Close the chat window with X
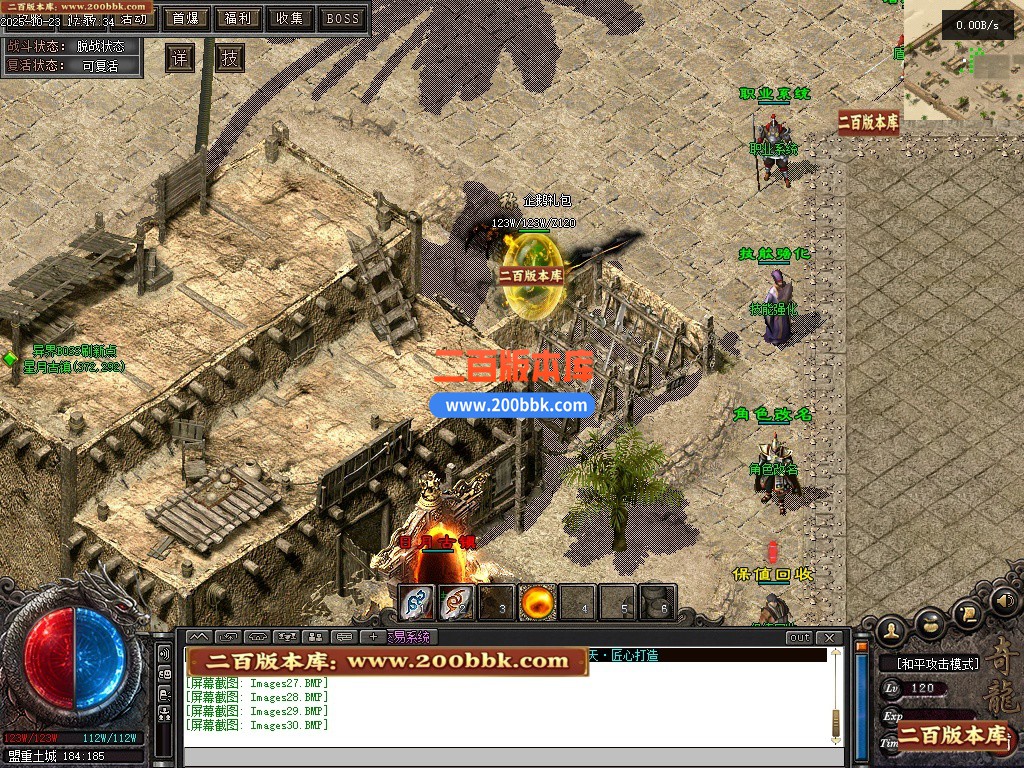Viewport: 1024px width, 768px height. pyautogui.click(x=829, y=637)
